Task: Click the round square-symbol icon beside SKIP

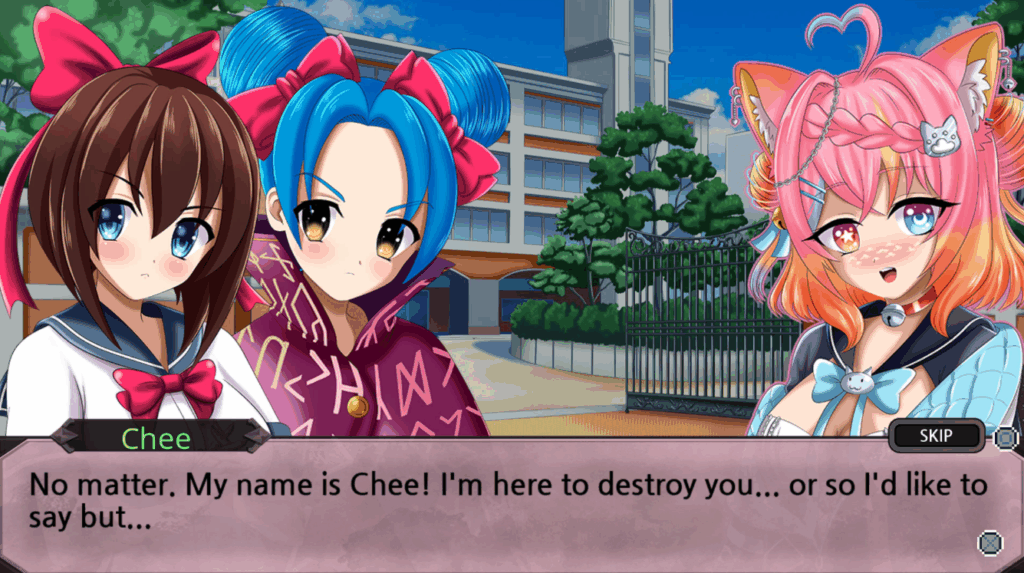Action: [x=1006, y=437]
